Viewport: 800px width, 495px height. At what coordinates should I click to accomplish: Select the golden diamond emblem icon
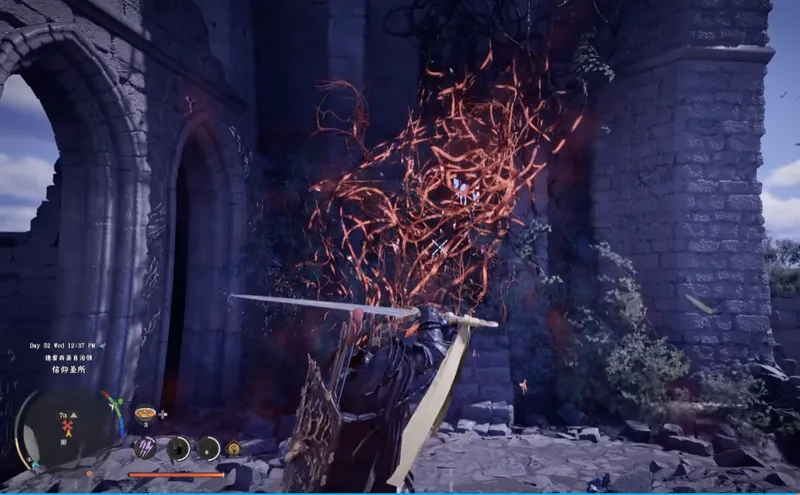click(x=234, y=449)
